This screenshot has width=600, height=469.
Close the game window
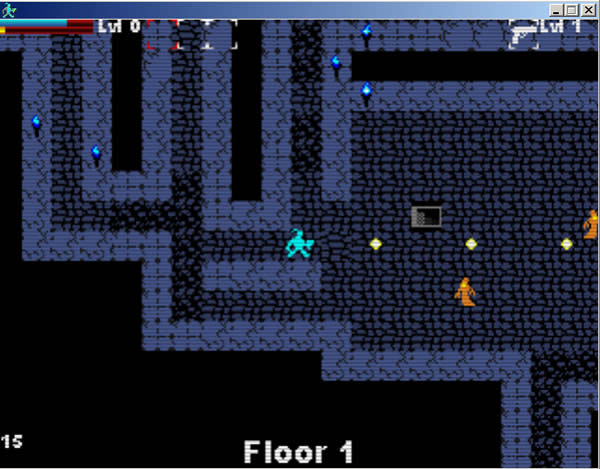coord(590,8)
